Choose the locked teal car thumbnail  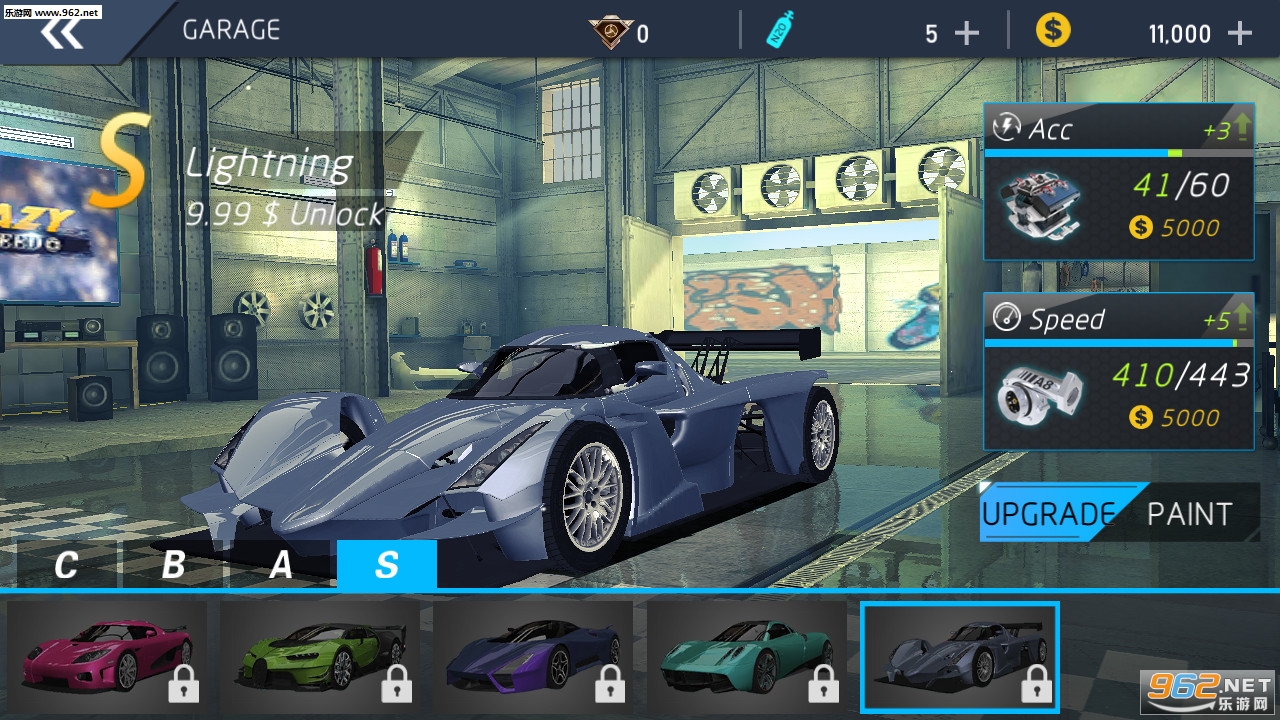(747, 655)
